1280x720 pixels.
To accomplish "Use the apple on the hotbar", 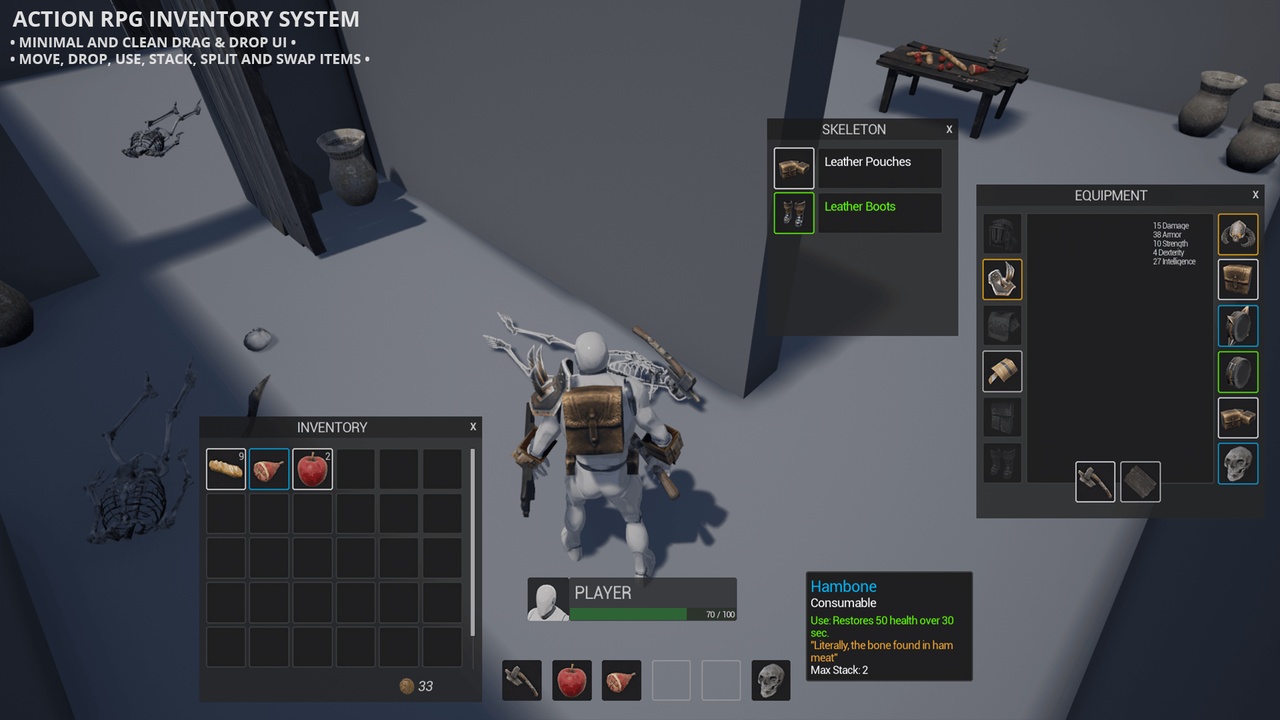I will pyautogui.click(x=572, y=680).
